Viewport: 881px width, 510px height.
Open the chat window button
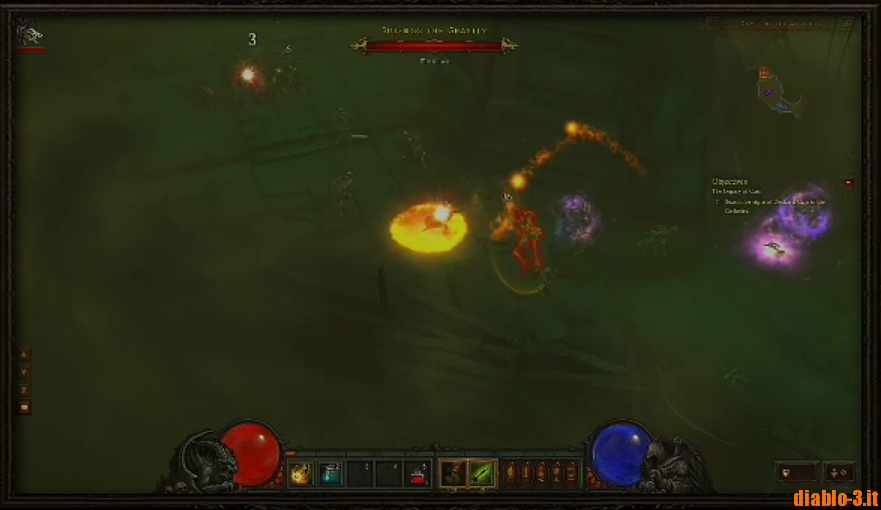25,407
